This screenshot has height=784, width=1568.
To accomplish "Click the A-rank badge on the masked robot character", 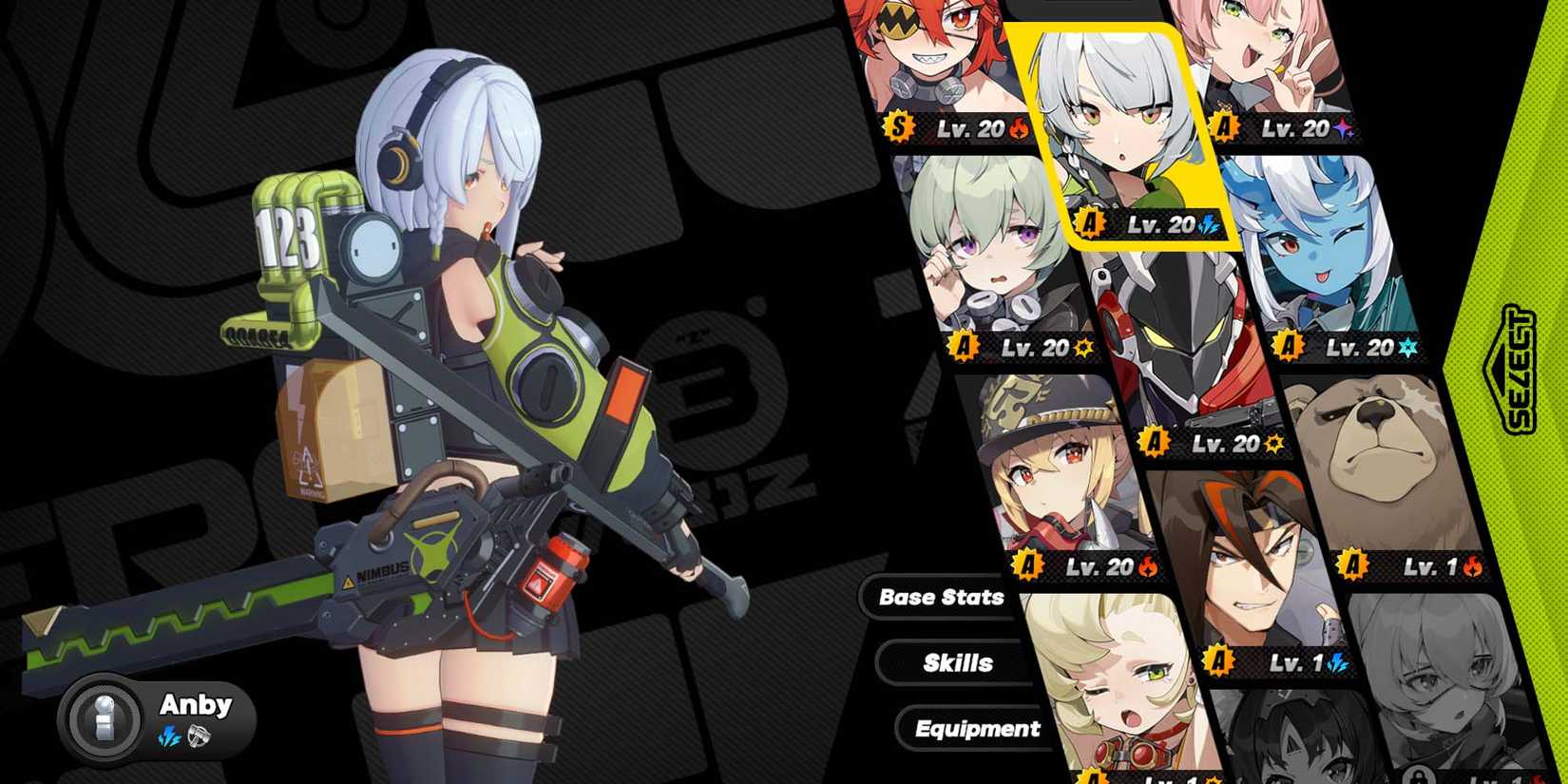I will [x=1153, y=443].
